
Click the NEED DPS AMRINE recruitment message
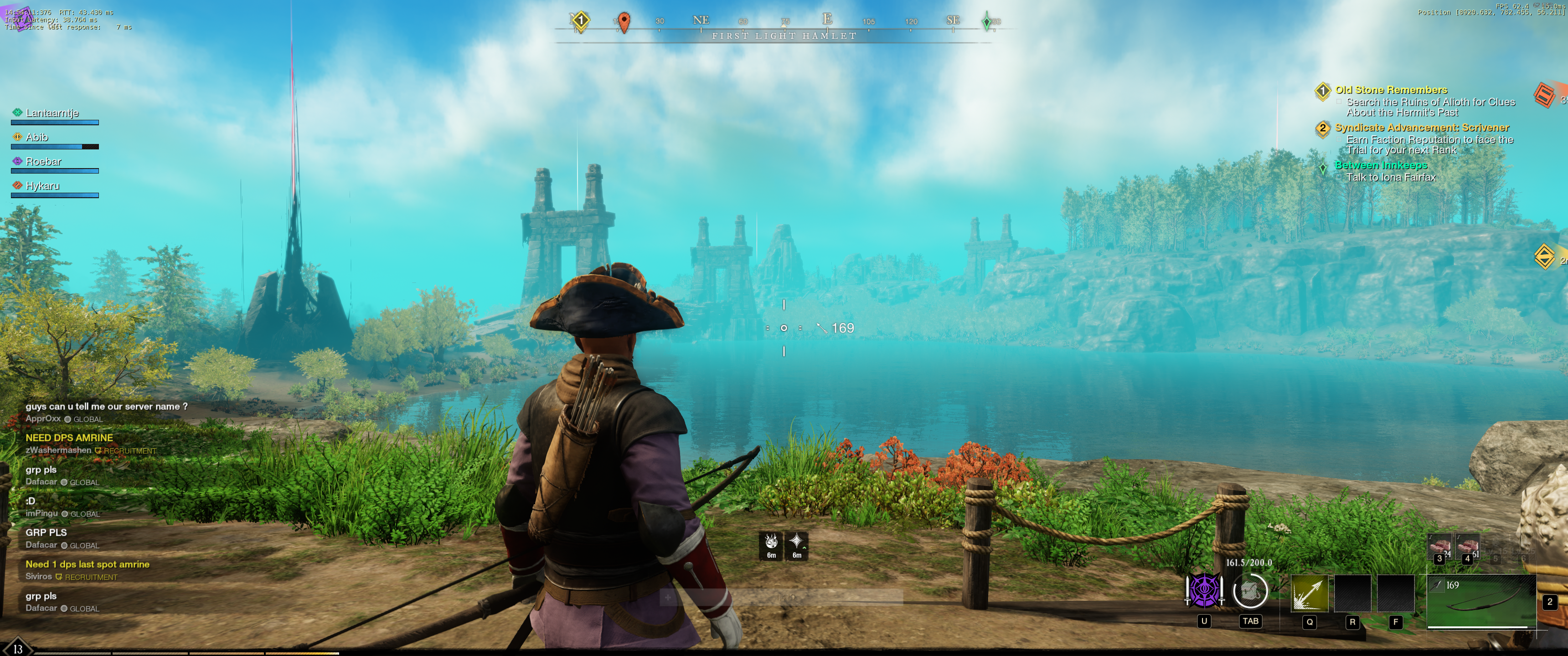tap(69, 438)
